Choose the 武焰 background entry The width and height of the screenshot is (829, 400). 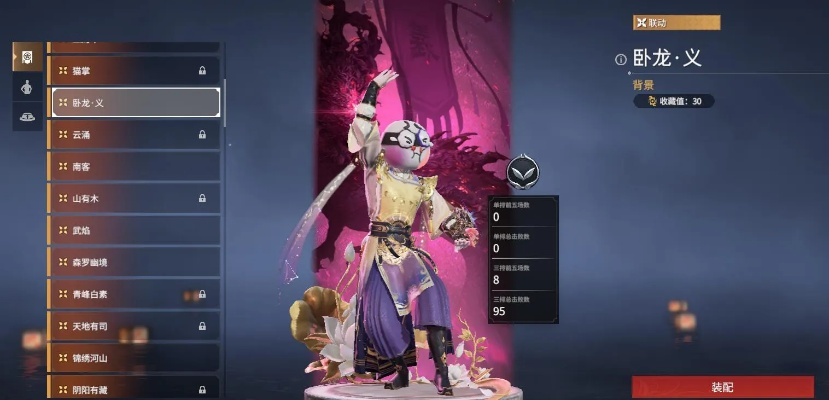pyautogui.click(x=134, y=230)
